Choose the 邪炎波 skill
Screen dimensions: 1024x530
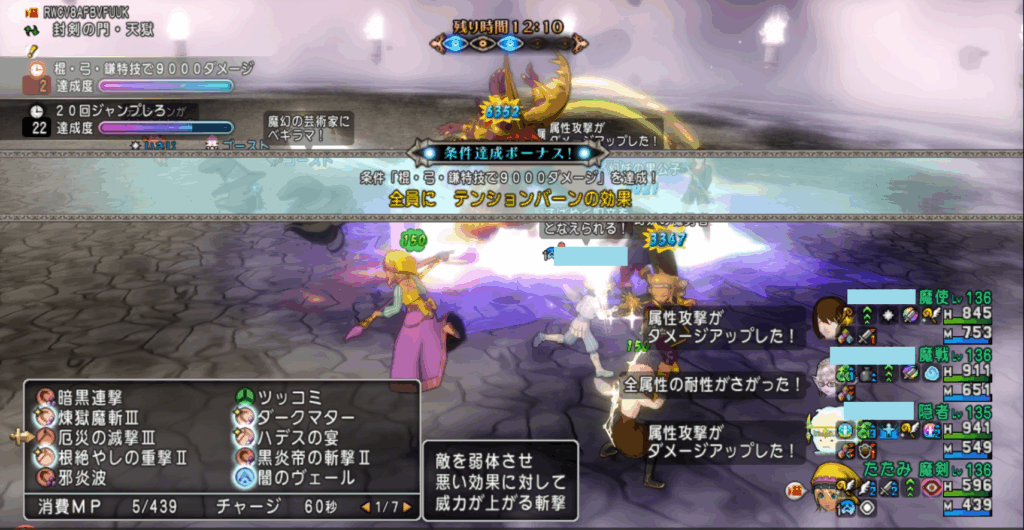[83, 476]
